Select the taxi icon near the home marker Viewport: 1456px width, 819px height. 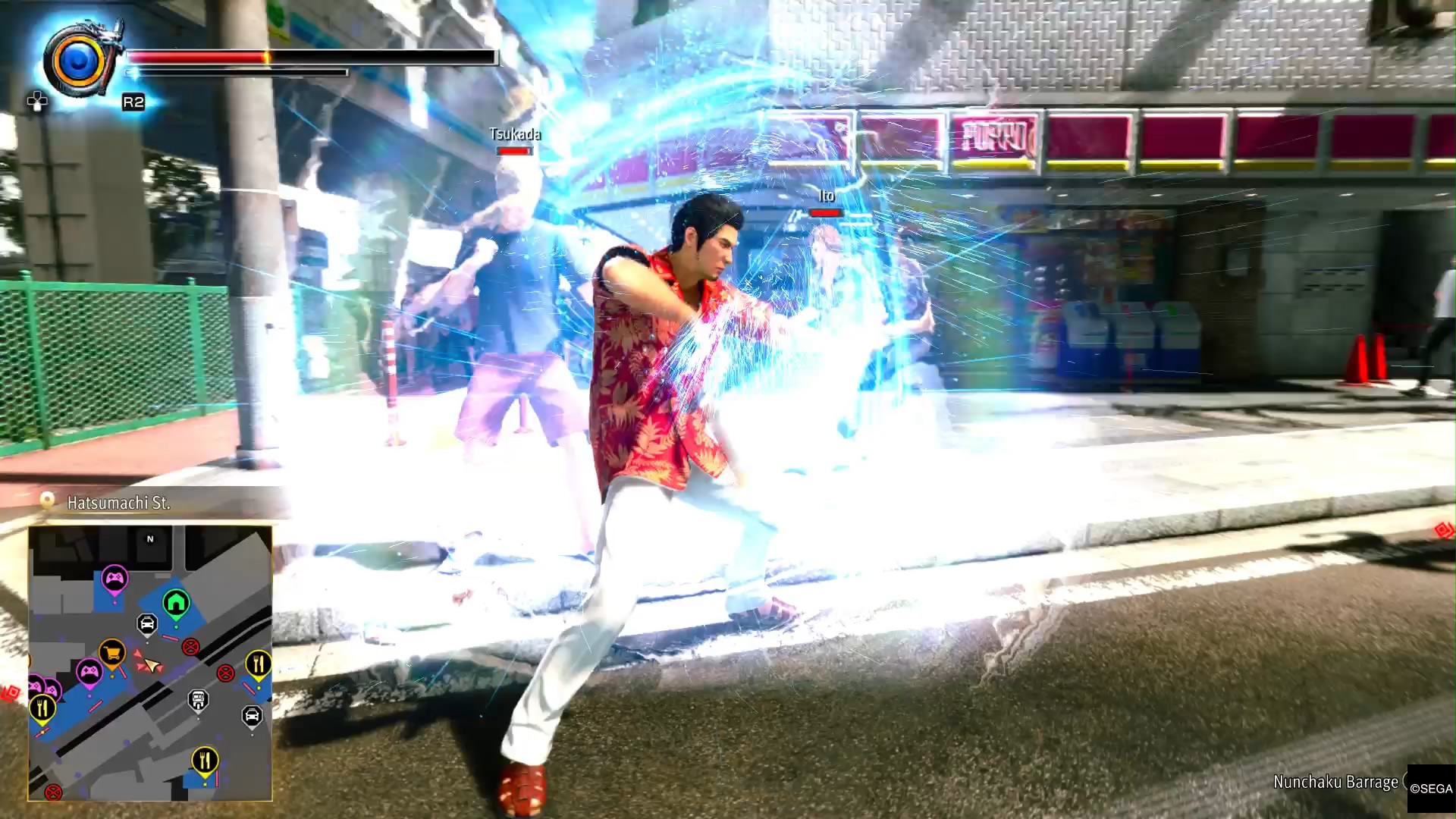[147, 623]
